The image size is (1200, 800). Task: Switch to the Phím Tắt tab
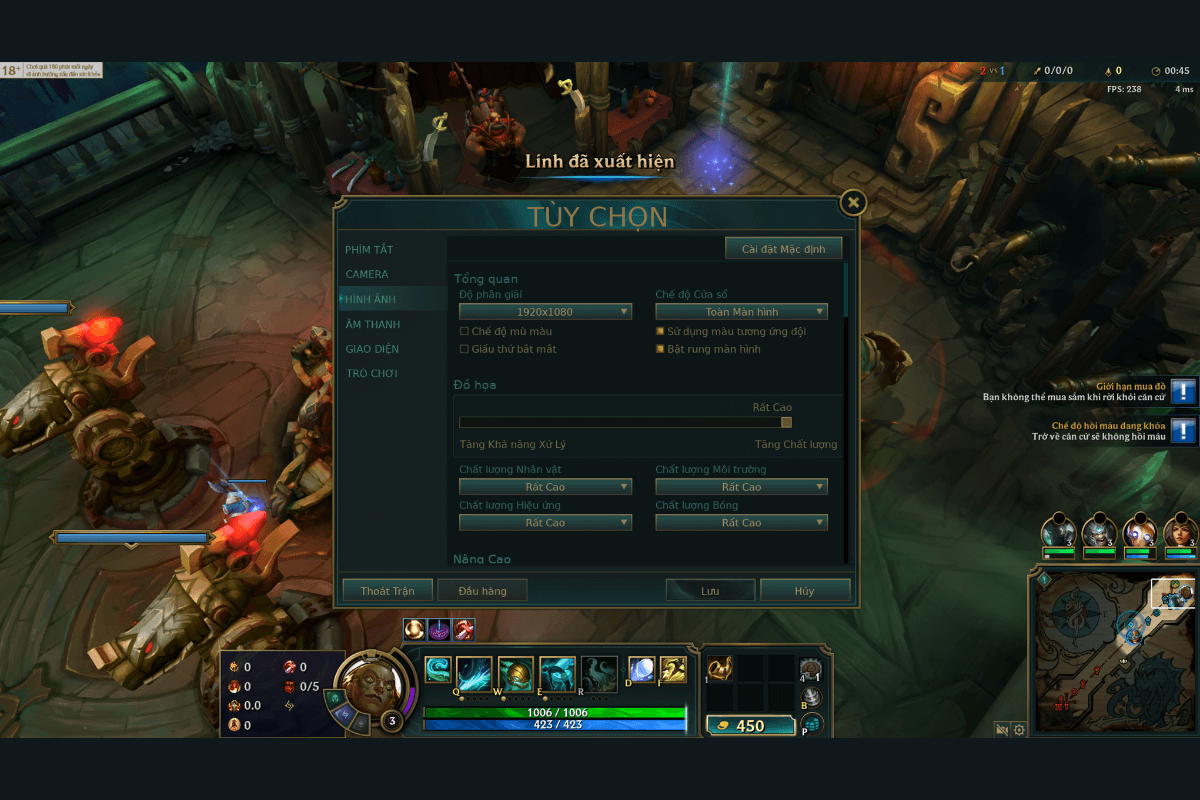[369, 249]
